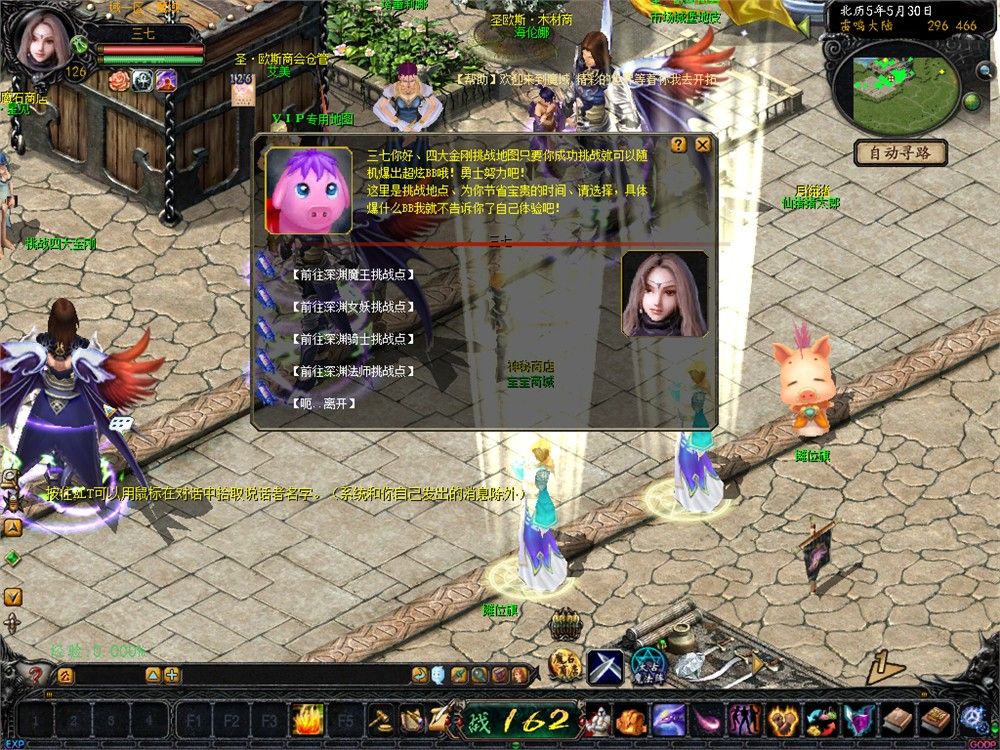Choose 前往深渊魔王挑战点 dialogue option
Screen dimensions: 1000x750
(352, 275)
